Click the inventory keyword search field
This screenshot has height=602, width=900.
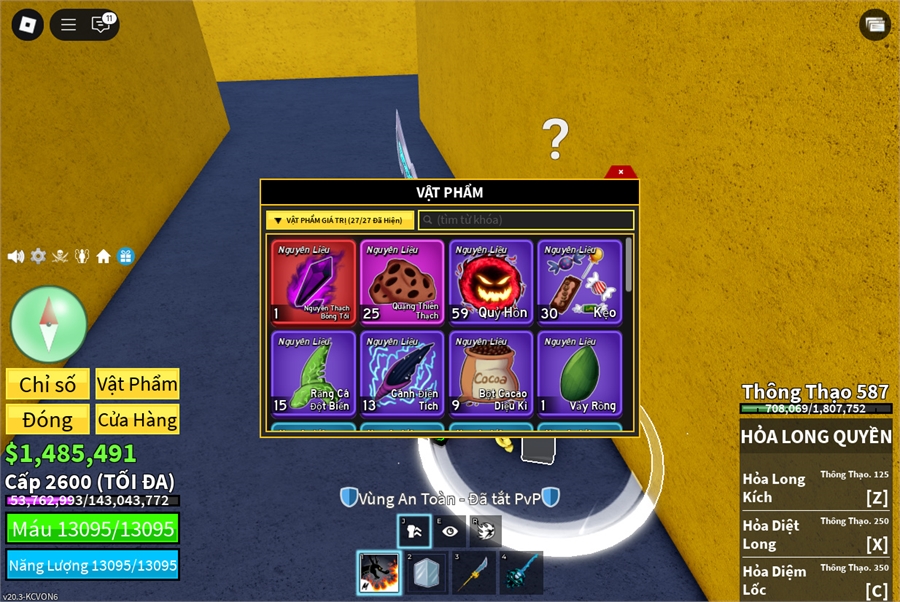point(526,220)
